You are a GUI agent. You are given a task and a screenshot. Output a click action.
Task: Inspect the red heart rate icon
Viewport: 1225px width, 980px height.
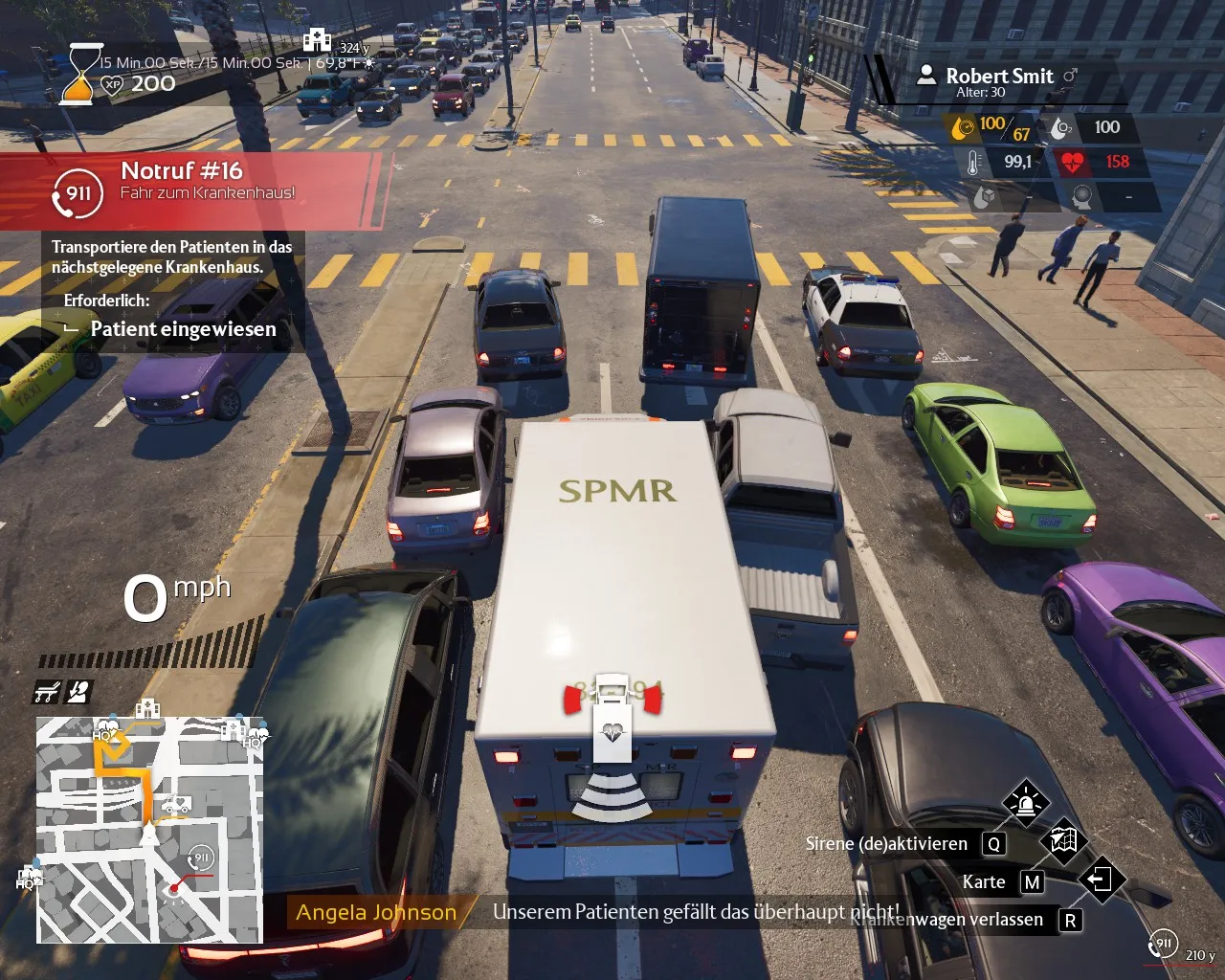[x=1072, y=162]
